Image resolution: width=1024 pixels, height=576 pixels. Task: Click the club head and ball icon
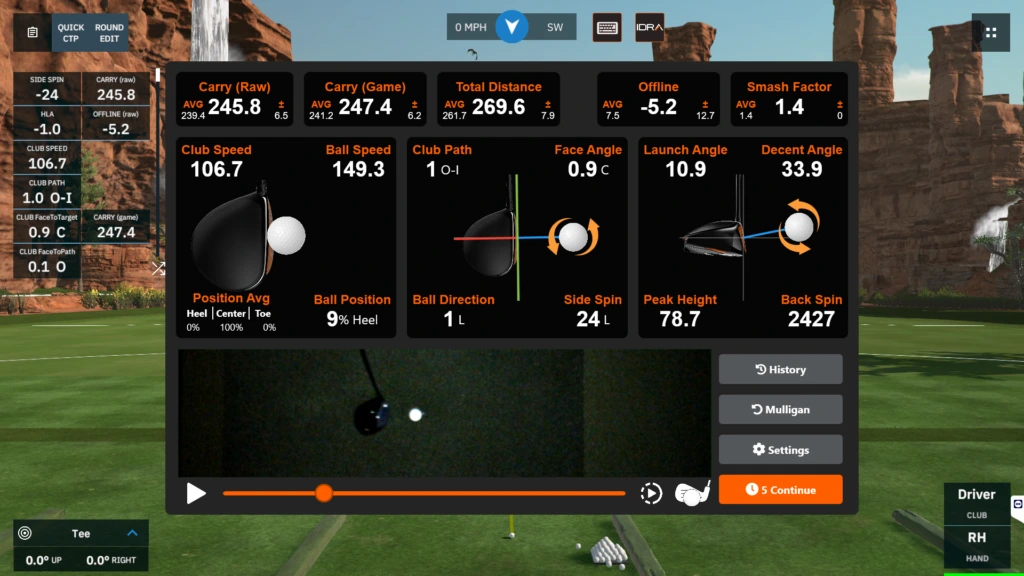click(x=692, y=493)
